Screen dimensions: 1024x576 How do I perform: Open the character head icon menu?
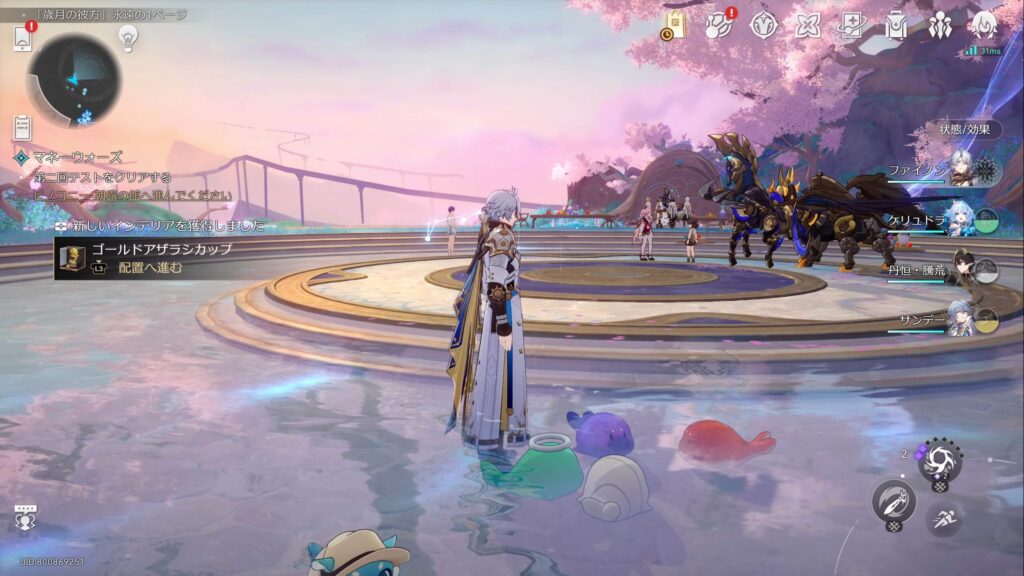pyautogui.click(x=984, y=26)
